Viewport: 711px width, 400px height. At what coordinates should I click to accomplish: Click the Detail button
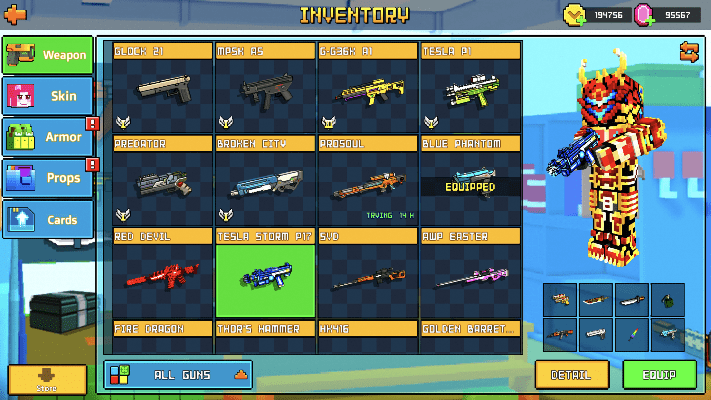click(x=571, y=375)
